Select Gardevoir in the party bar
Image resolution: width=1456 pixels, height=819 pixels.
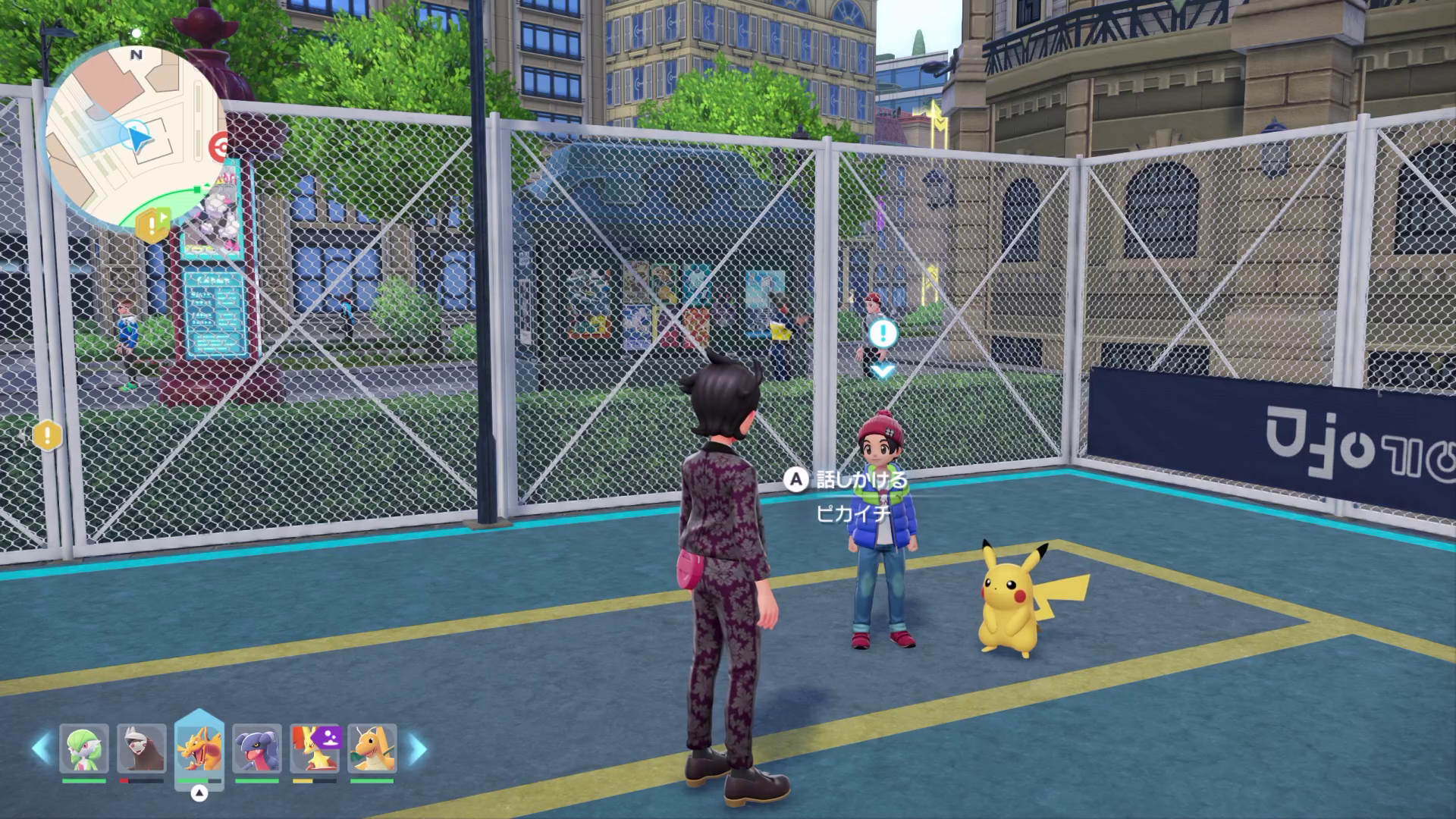click(x=84, y=748)
